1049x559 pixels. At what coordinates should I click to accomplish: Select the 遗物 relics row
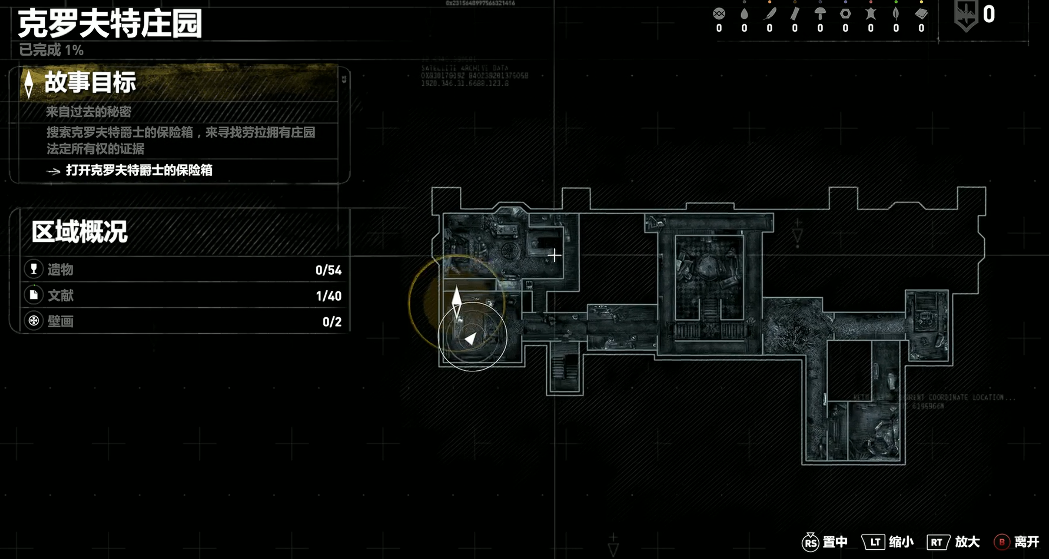pos(180,270)
